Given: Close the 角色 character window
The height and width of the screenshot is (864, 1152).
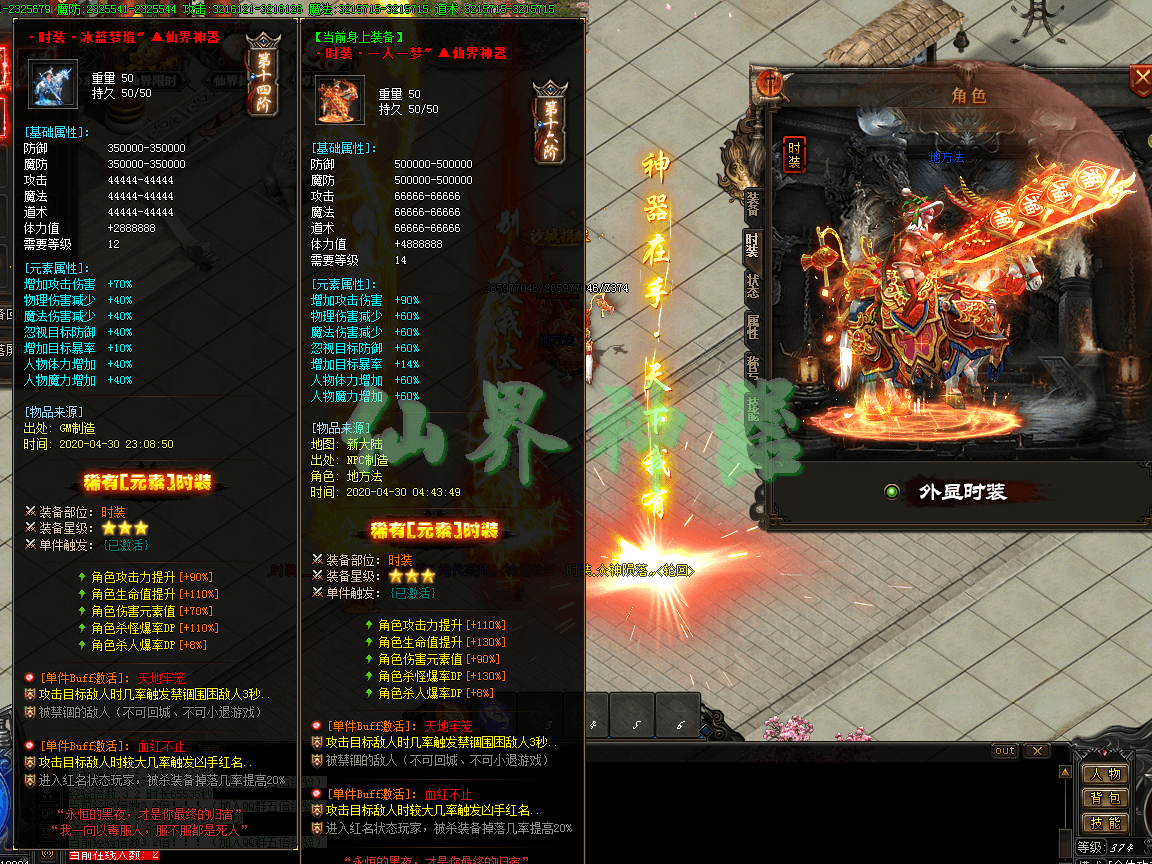Looking at the screenshot, I should click(1141, 78).
